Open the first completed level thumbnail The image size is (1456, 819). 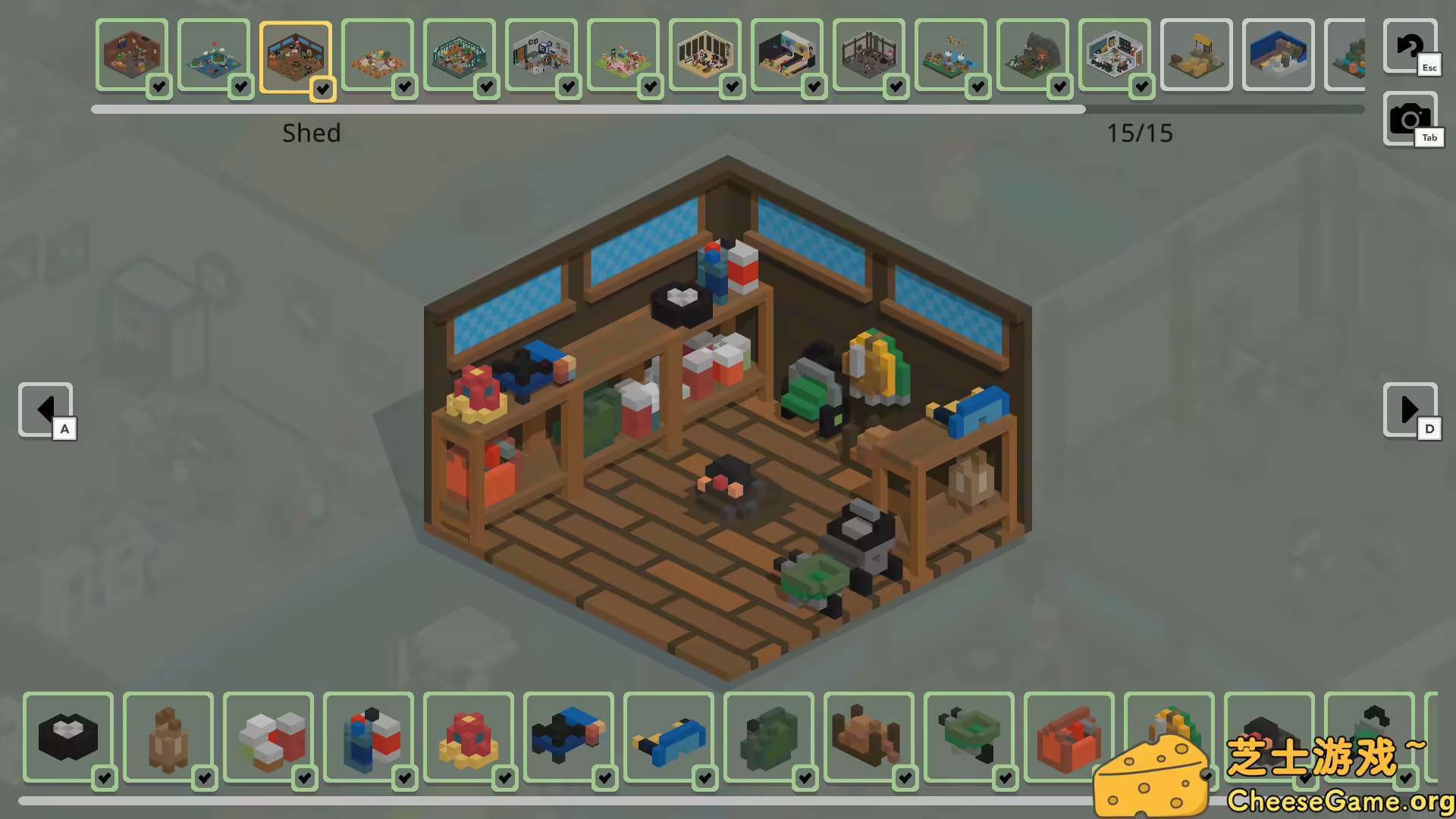click(x=132, y=55)
